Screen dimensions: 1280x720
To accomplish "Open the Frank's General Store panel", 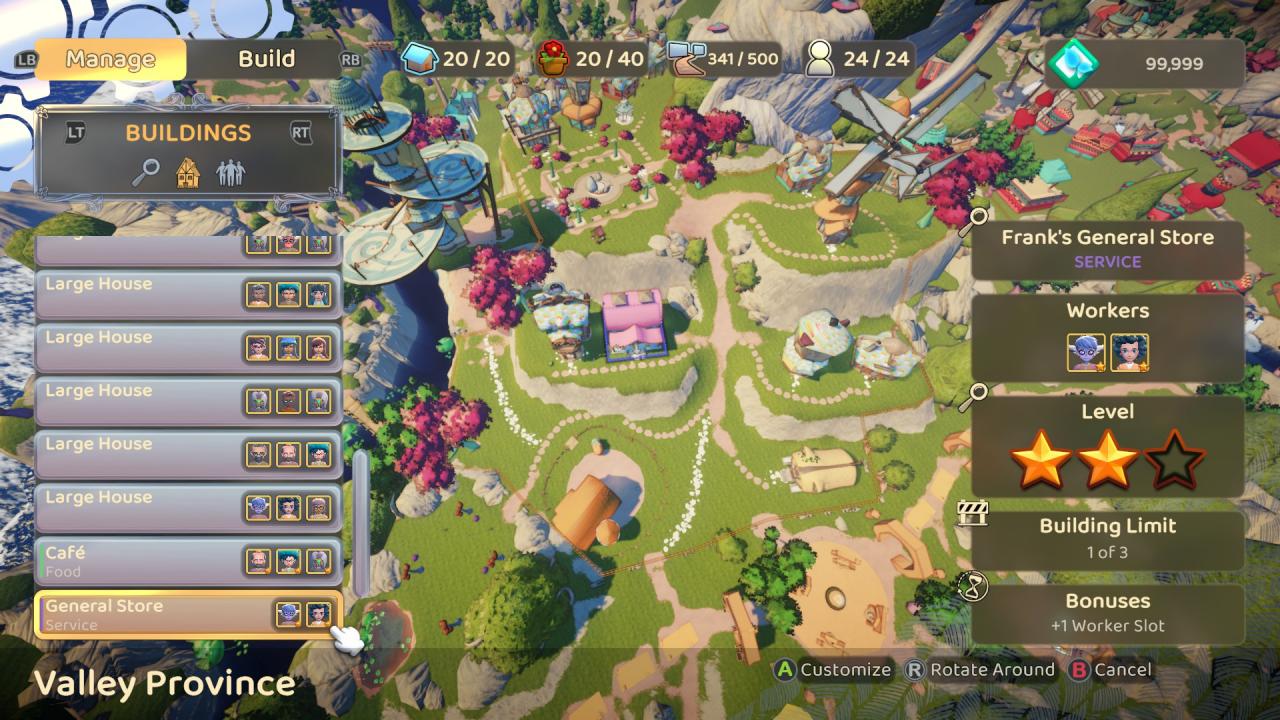I will 1107,249.
